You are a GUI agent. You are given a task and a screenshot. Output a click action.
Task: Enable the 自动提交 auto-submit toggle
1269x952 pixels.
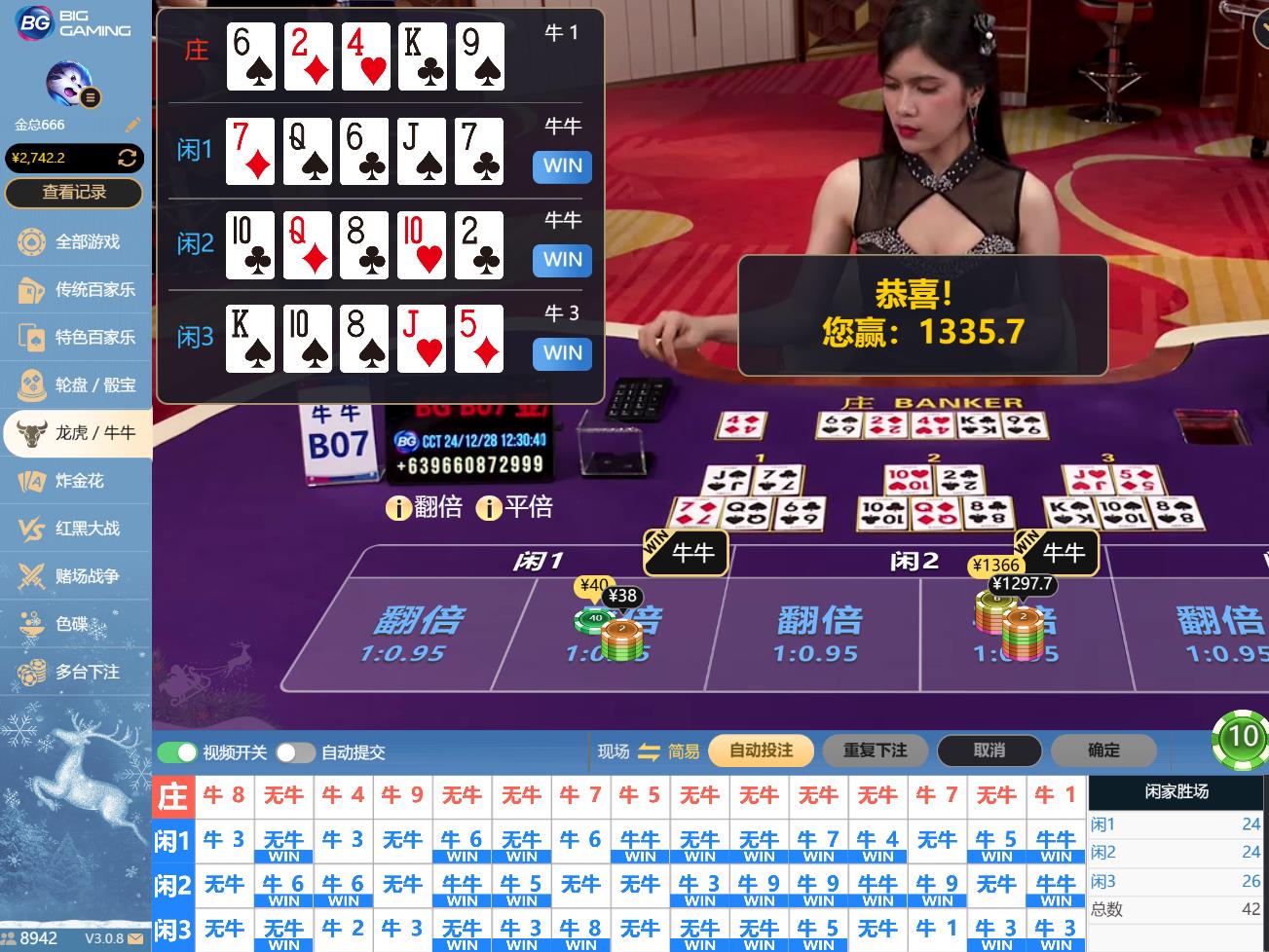point(292,753)
